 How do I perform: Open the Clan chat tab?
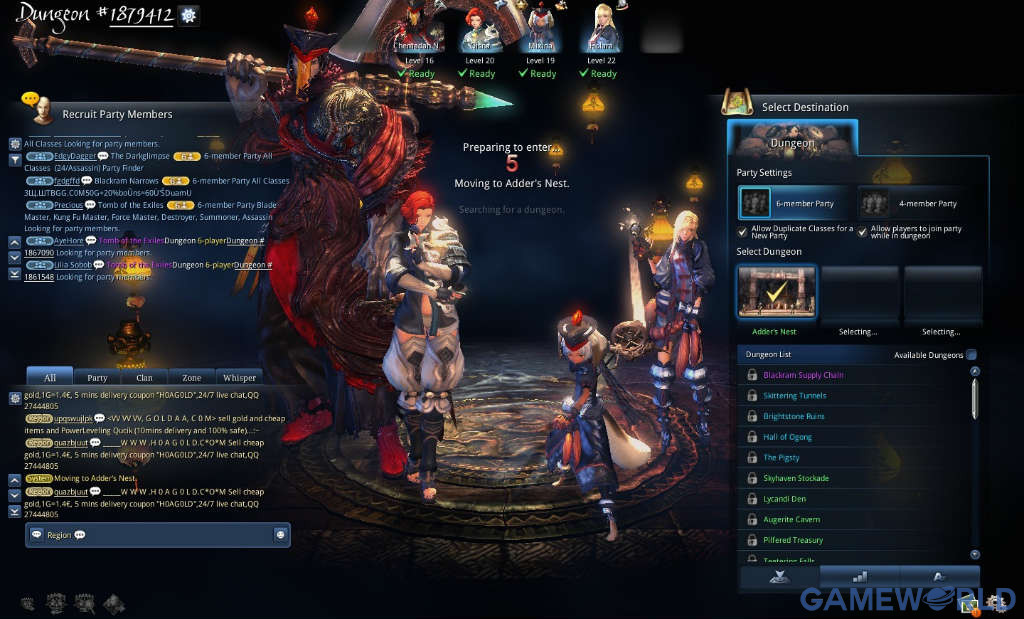coord(144,378)
